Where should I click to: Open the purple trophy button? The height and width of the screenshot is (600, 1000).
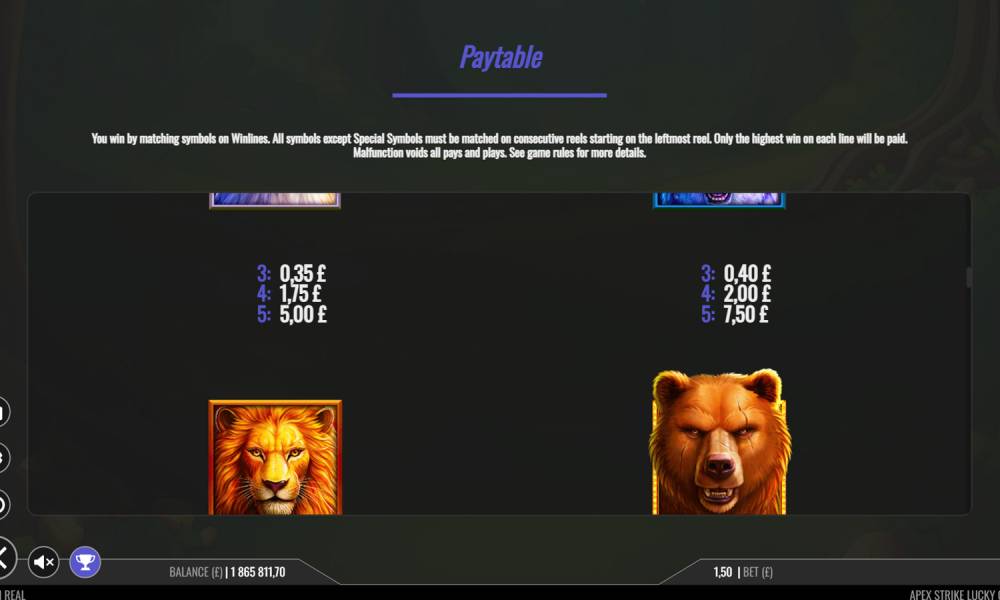[85, 562]
